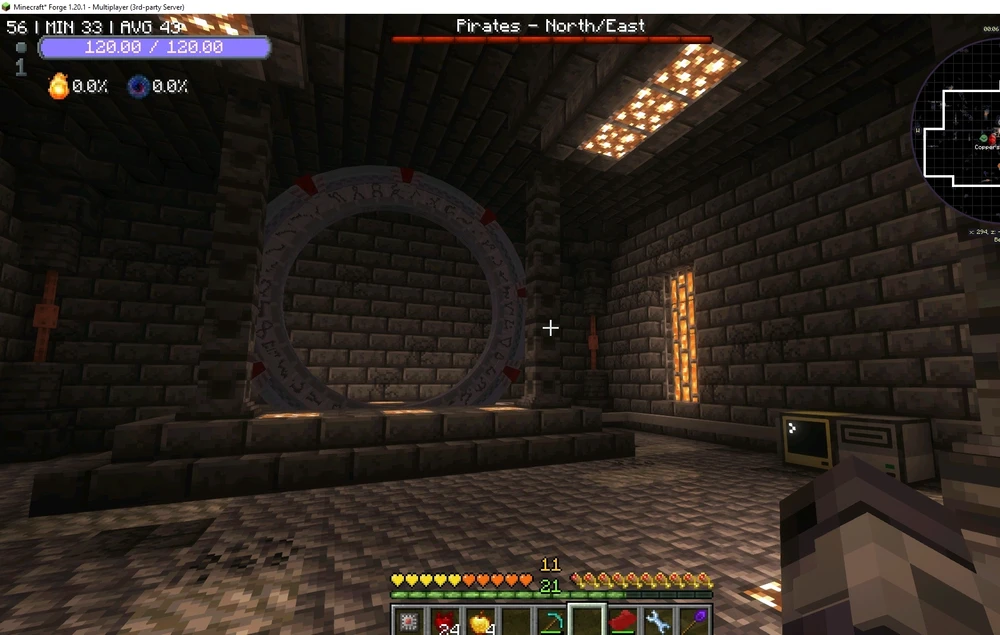This screenshot has width=1000, height=635.
Task: Choose the wrench in the hotbar
Action: (x=657, y=622)
